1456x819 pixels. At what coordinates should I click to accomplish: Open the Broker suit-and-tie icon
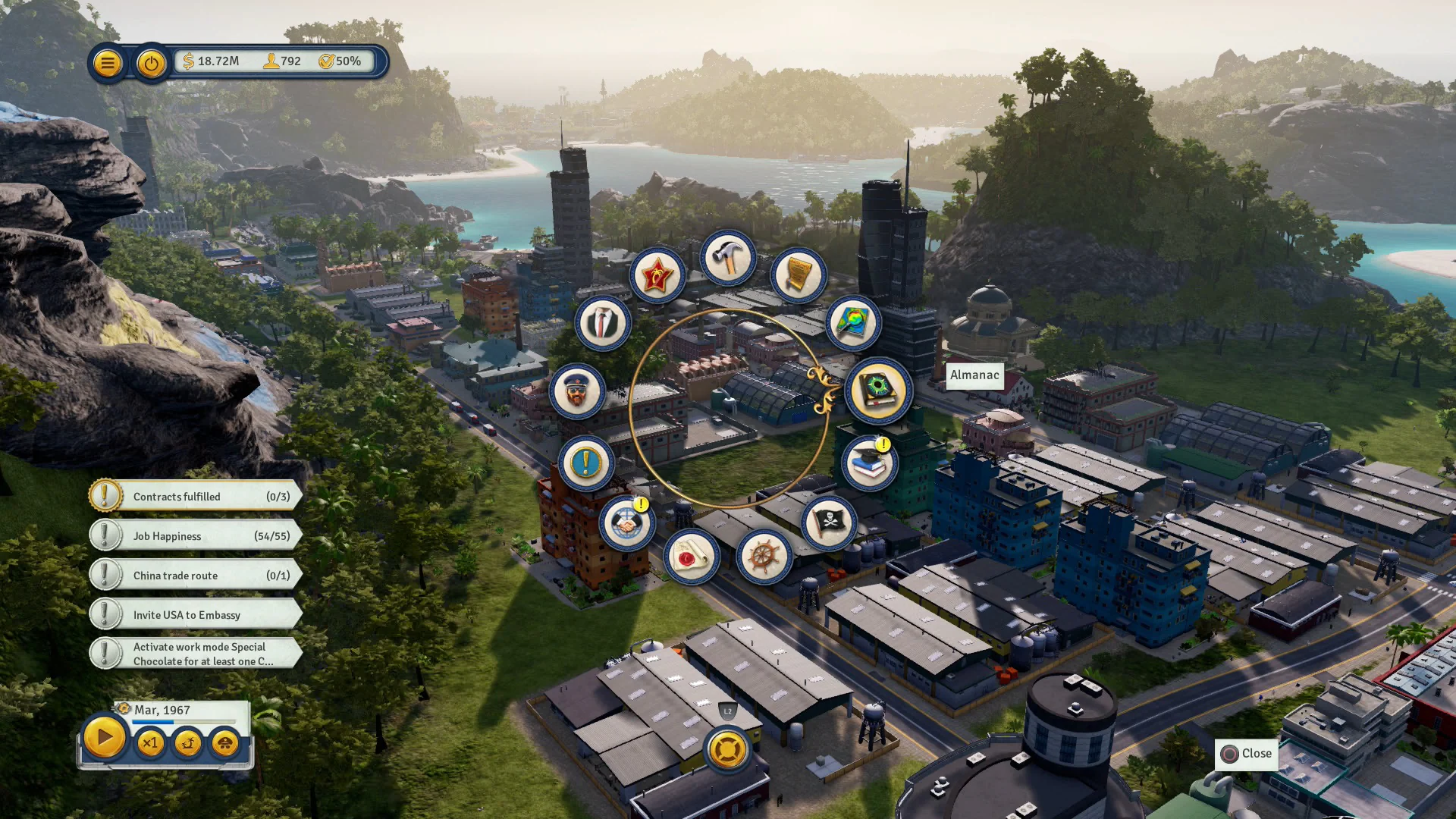pyautogui.click(x=601, y=324)
